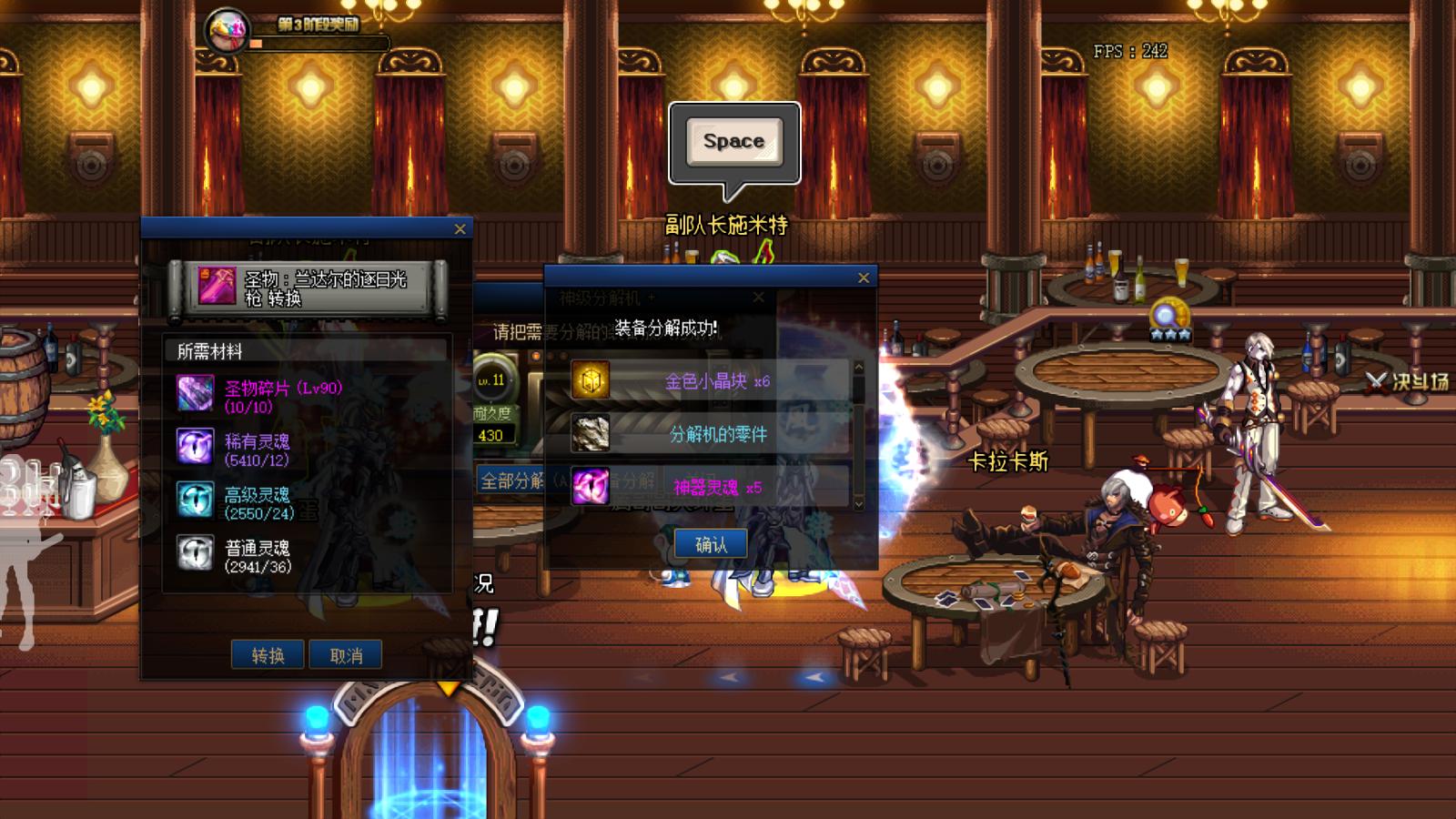Select the 分解机的零件 item row

[711, 434]
